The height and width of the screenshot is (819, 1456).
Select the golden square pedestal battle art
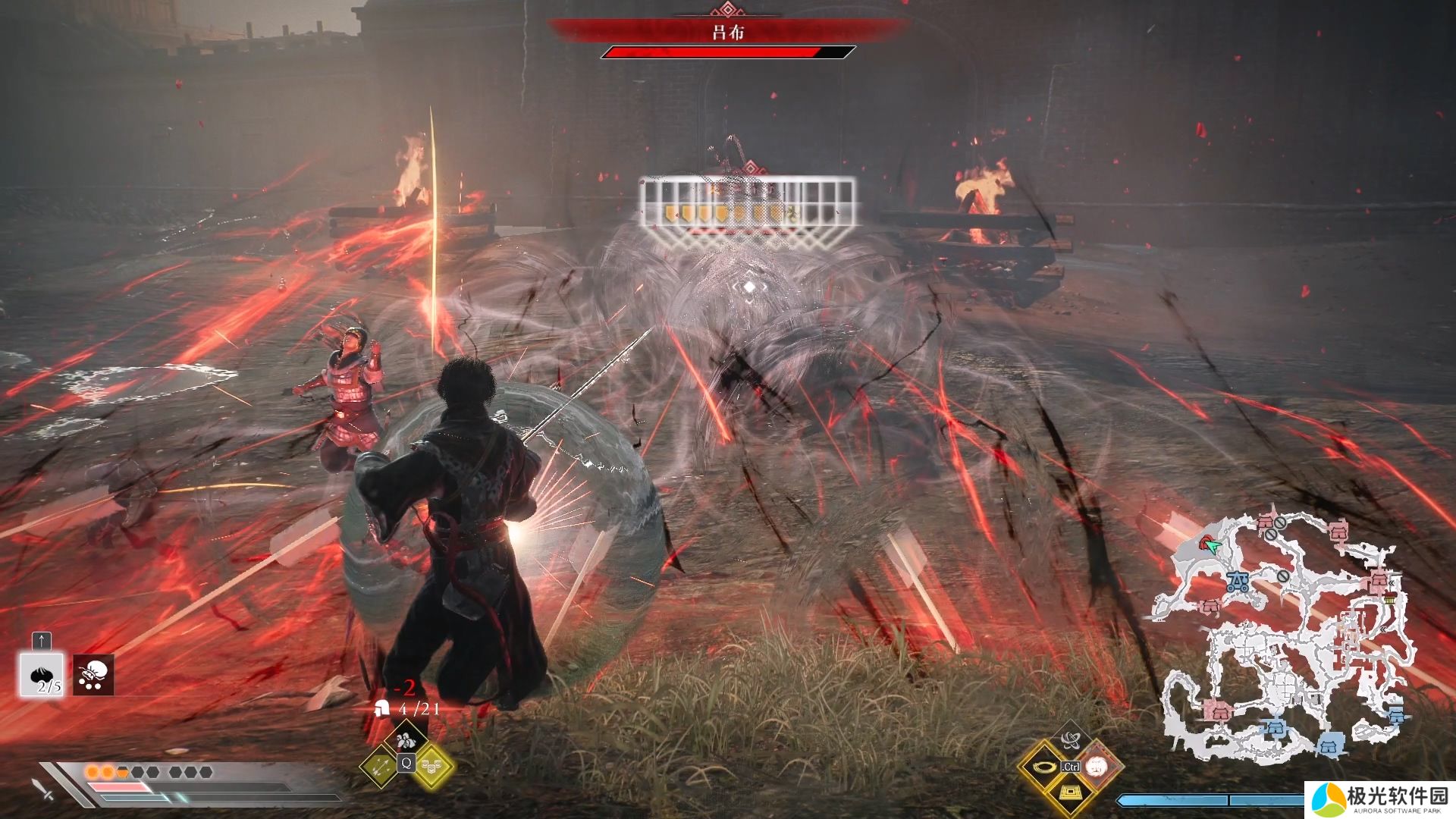tap(1070, 794)
